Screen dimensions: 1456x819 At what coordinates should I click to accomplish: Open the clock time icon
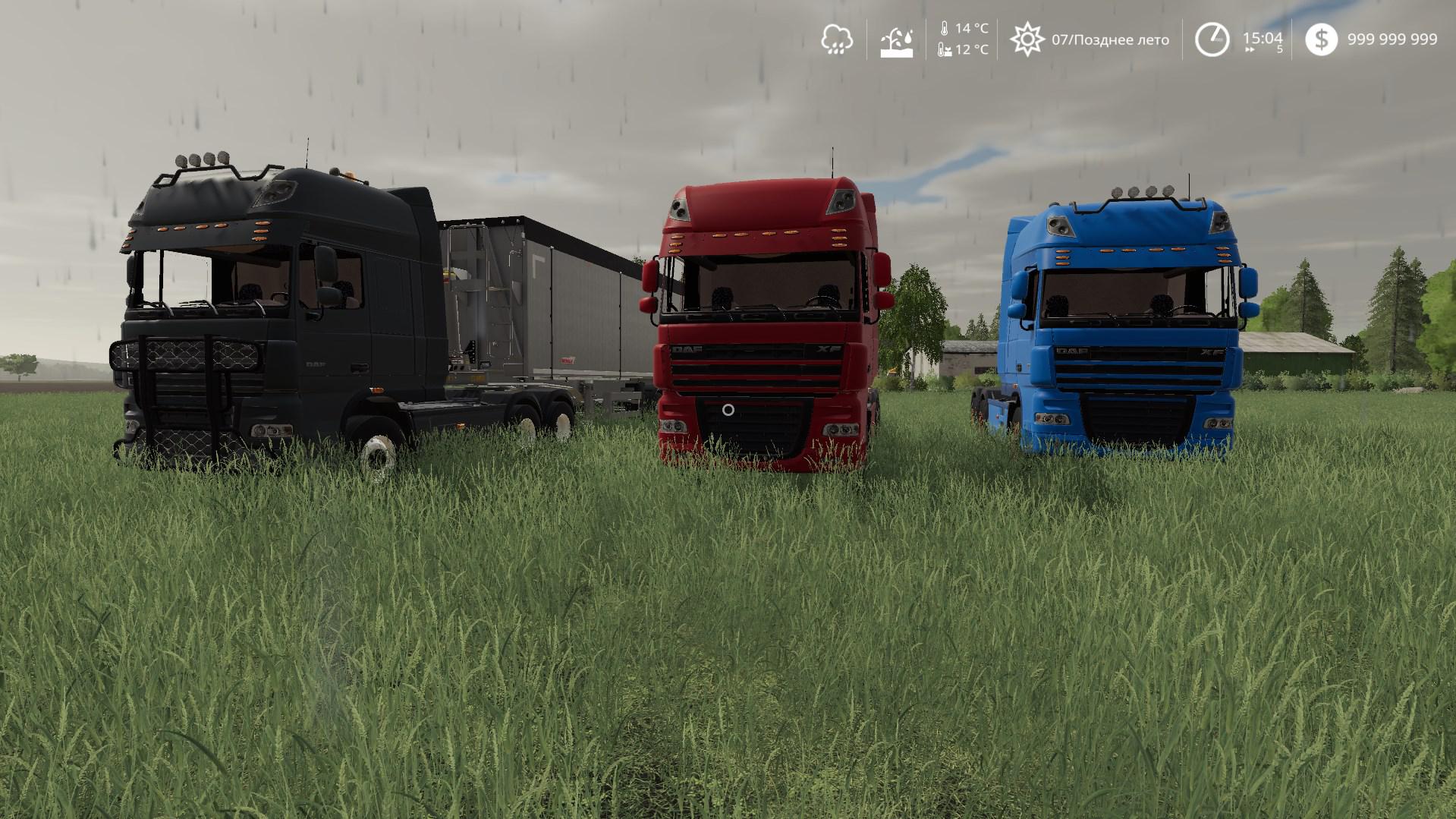click(1212, 39)
